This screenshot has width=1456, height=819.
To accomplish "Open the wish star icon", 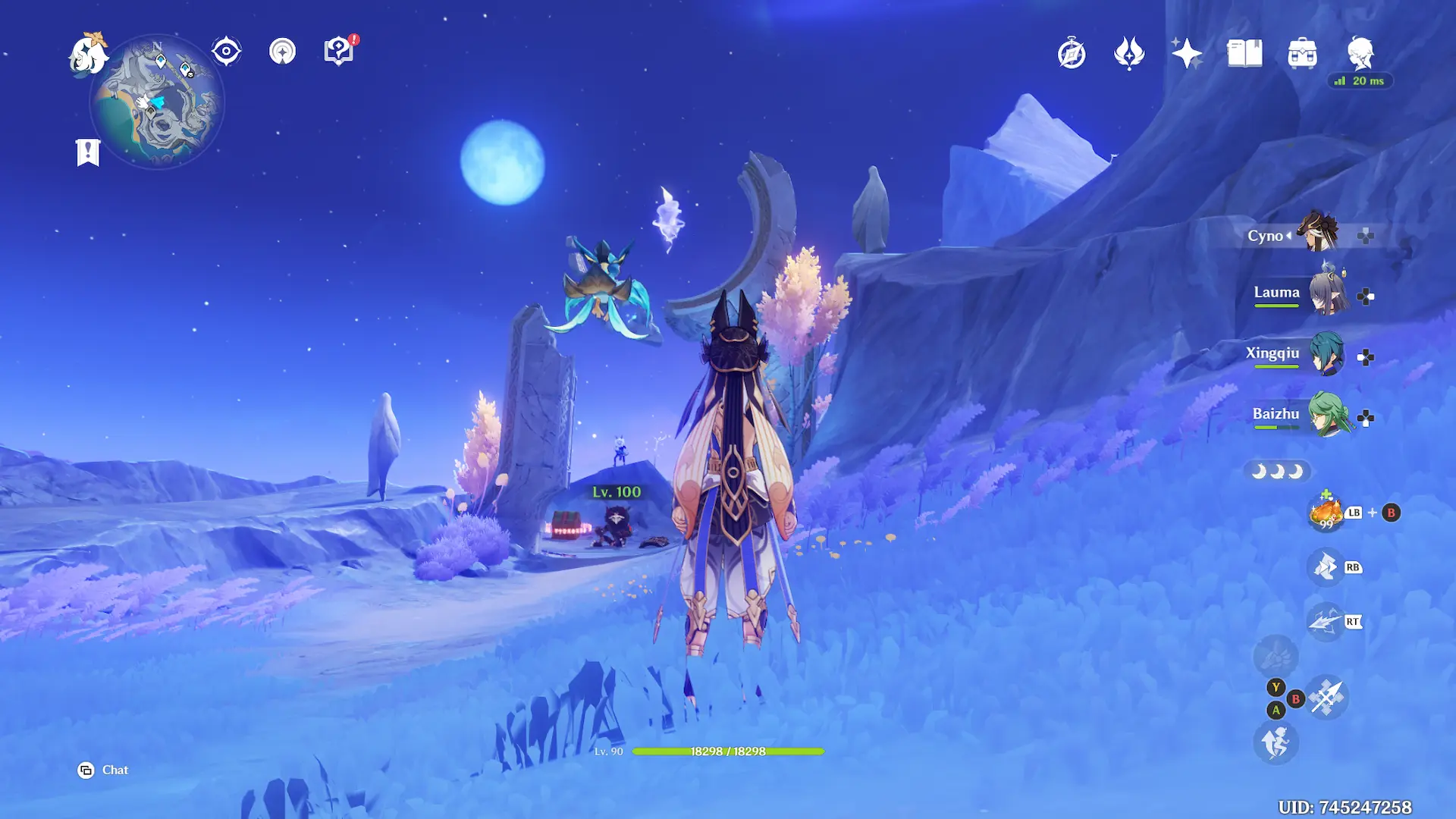I will coord(1187,54).
